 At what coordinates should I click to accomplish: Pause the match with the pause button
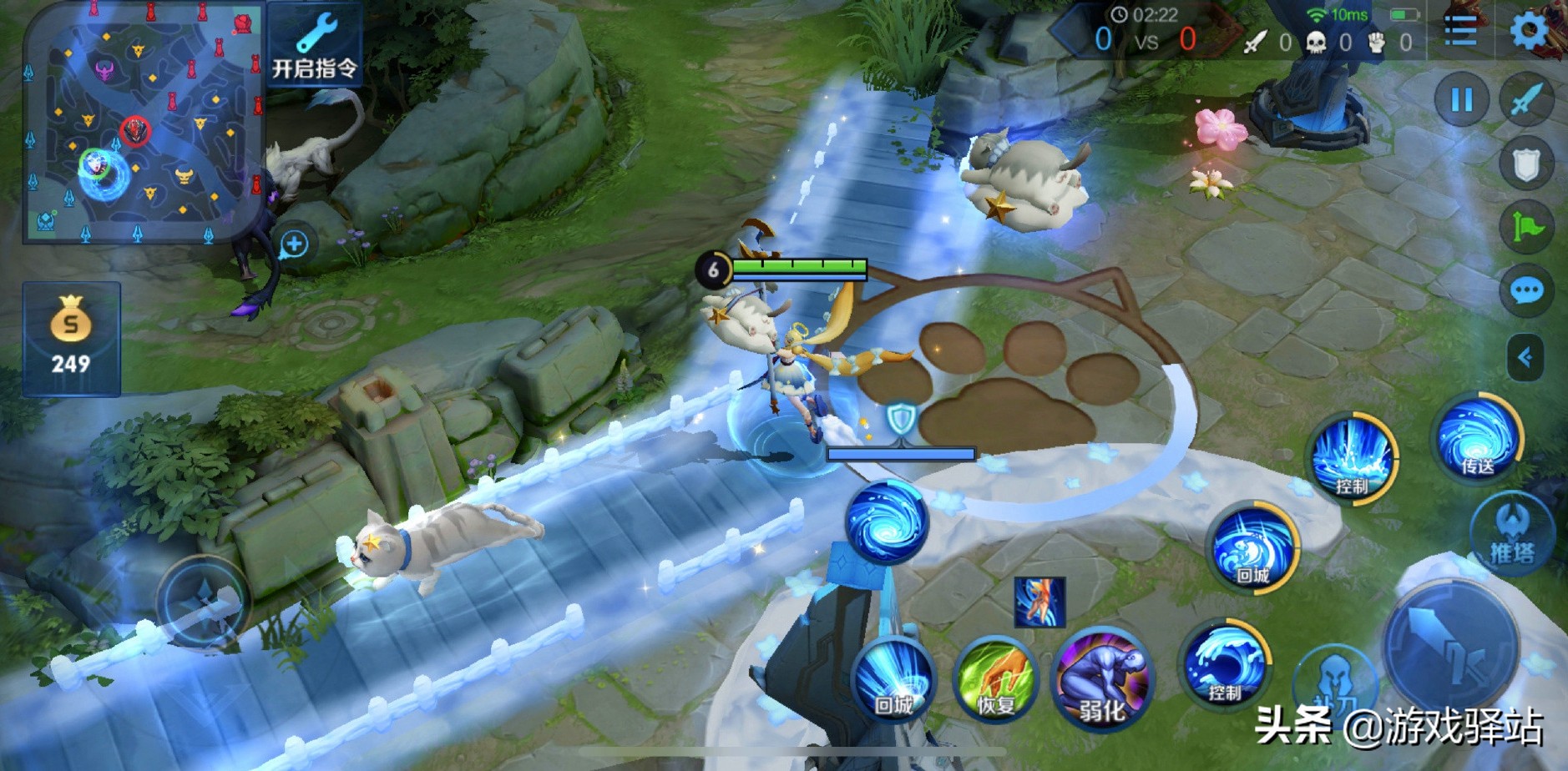1461,100
